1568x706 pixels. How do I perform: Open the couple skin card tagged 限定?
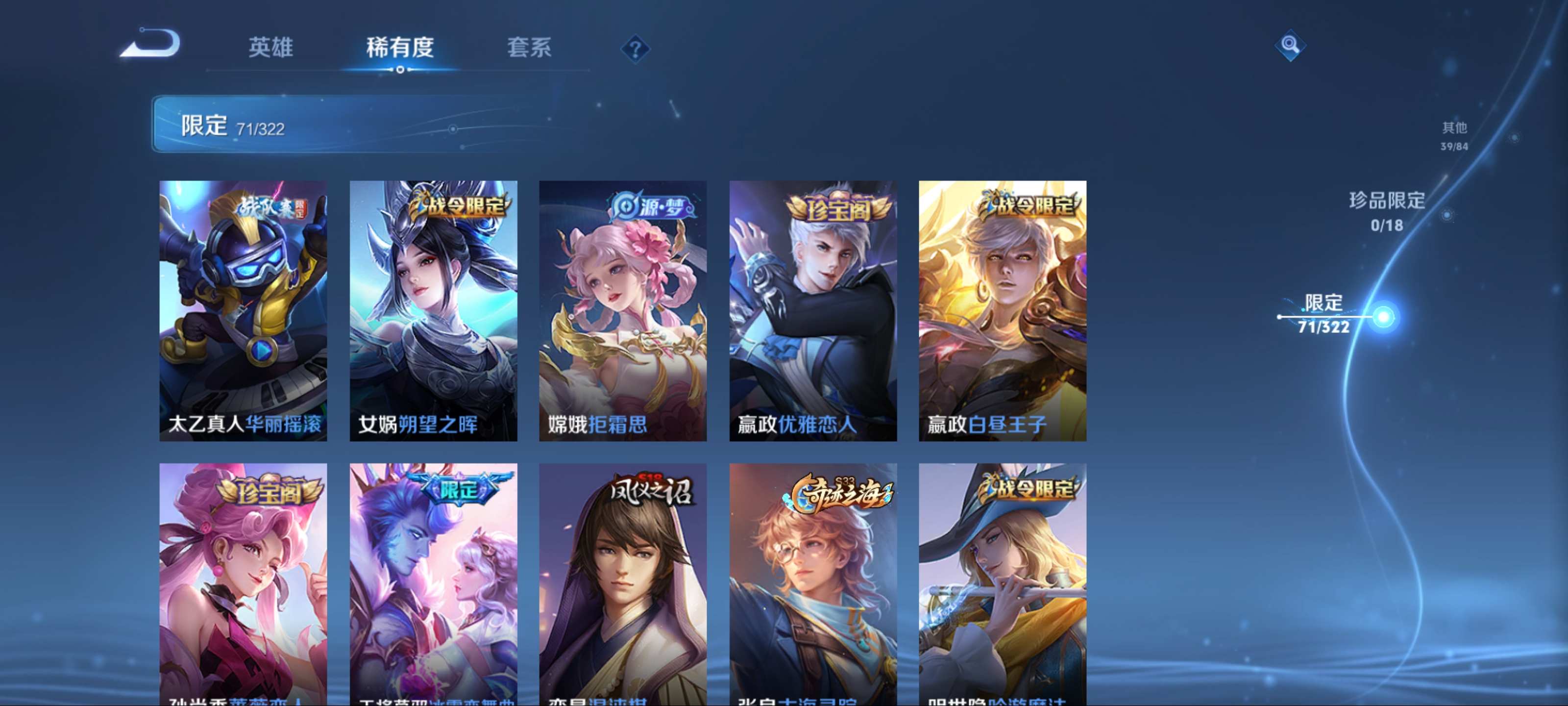point(433,585)
